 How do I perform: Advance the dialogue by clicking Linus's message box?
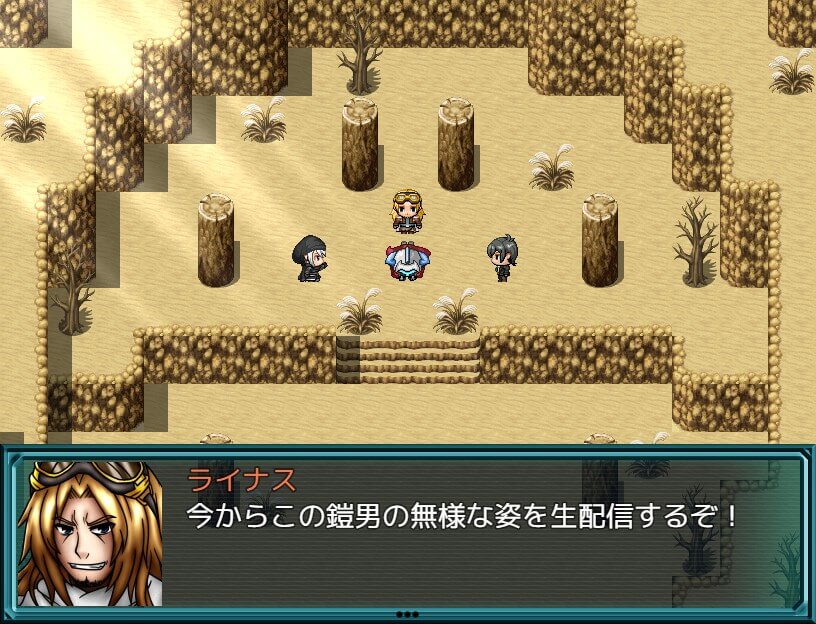[x=460, y=530]
